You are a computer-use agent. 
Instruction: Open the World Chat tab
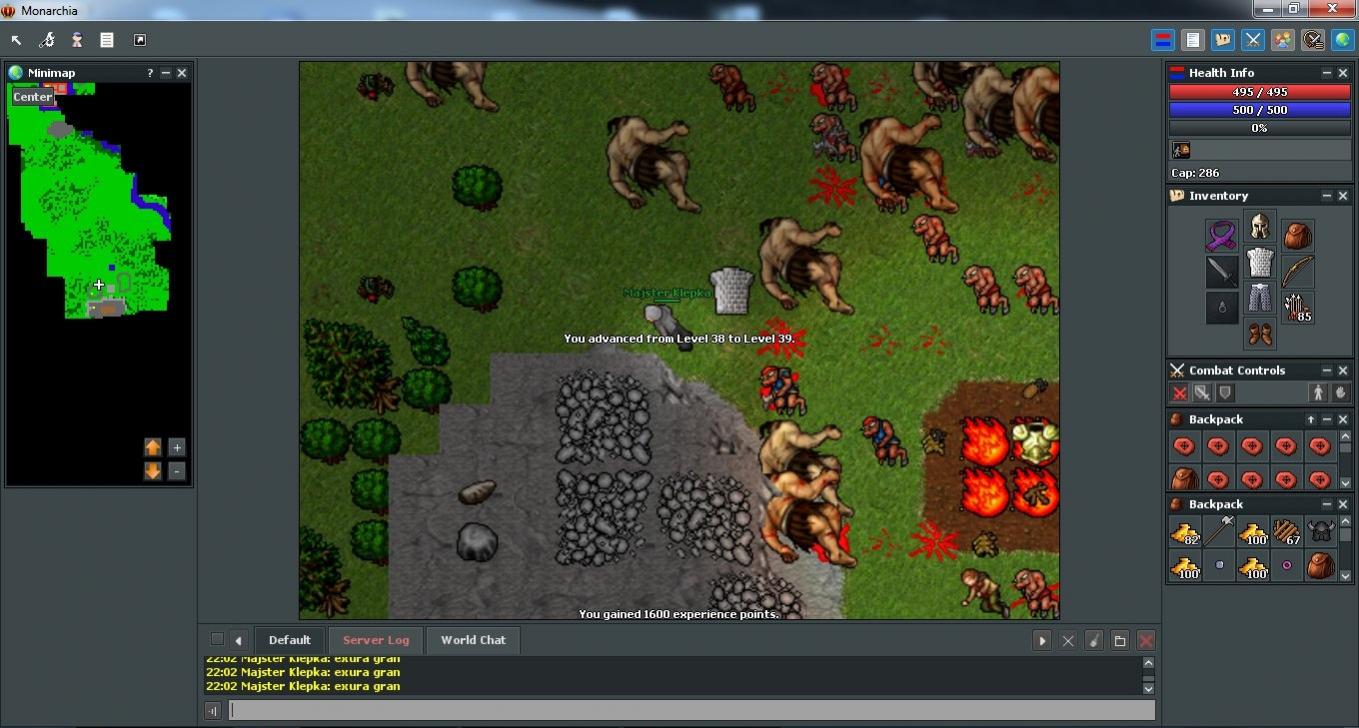coord(473,640)
